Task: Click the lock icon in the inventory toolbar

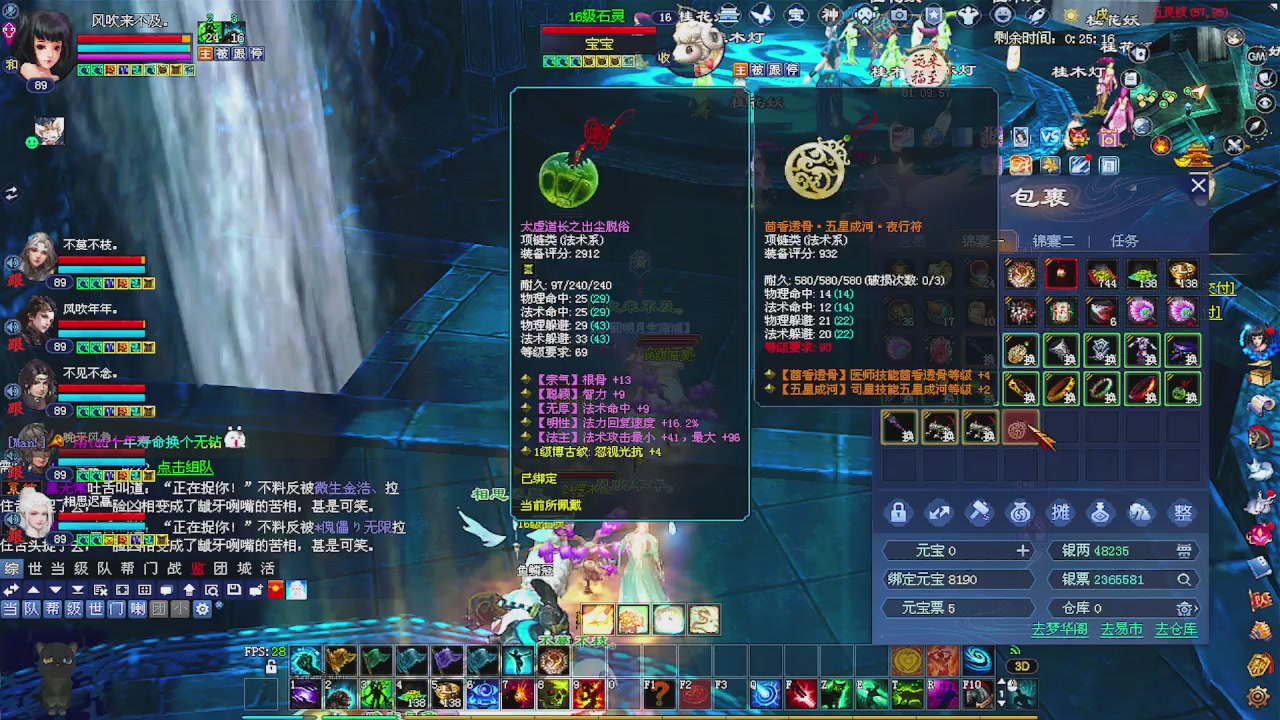Action: click(x=897, y=512)
